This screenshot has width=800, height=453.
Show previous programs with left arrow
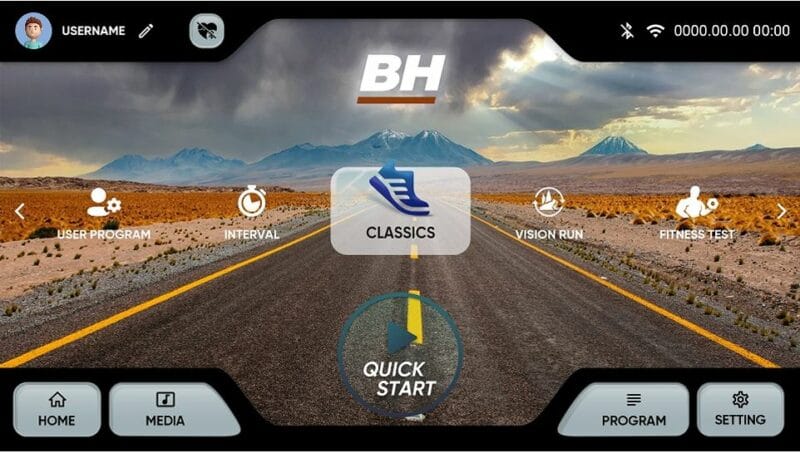(18, 211)
